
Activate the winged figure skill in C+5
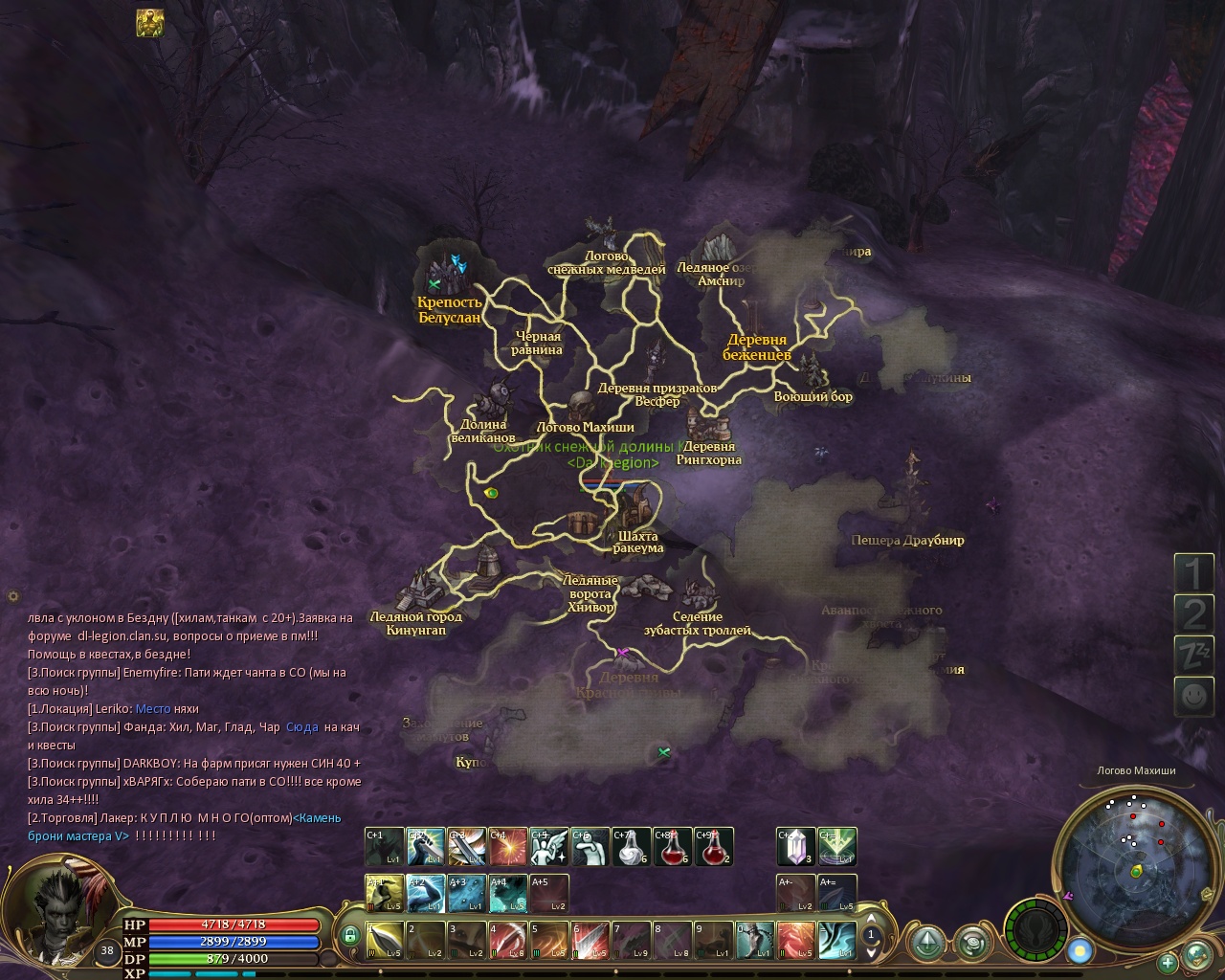[x=549, y=846]
